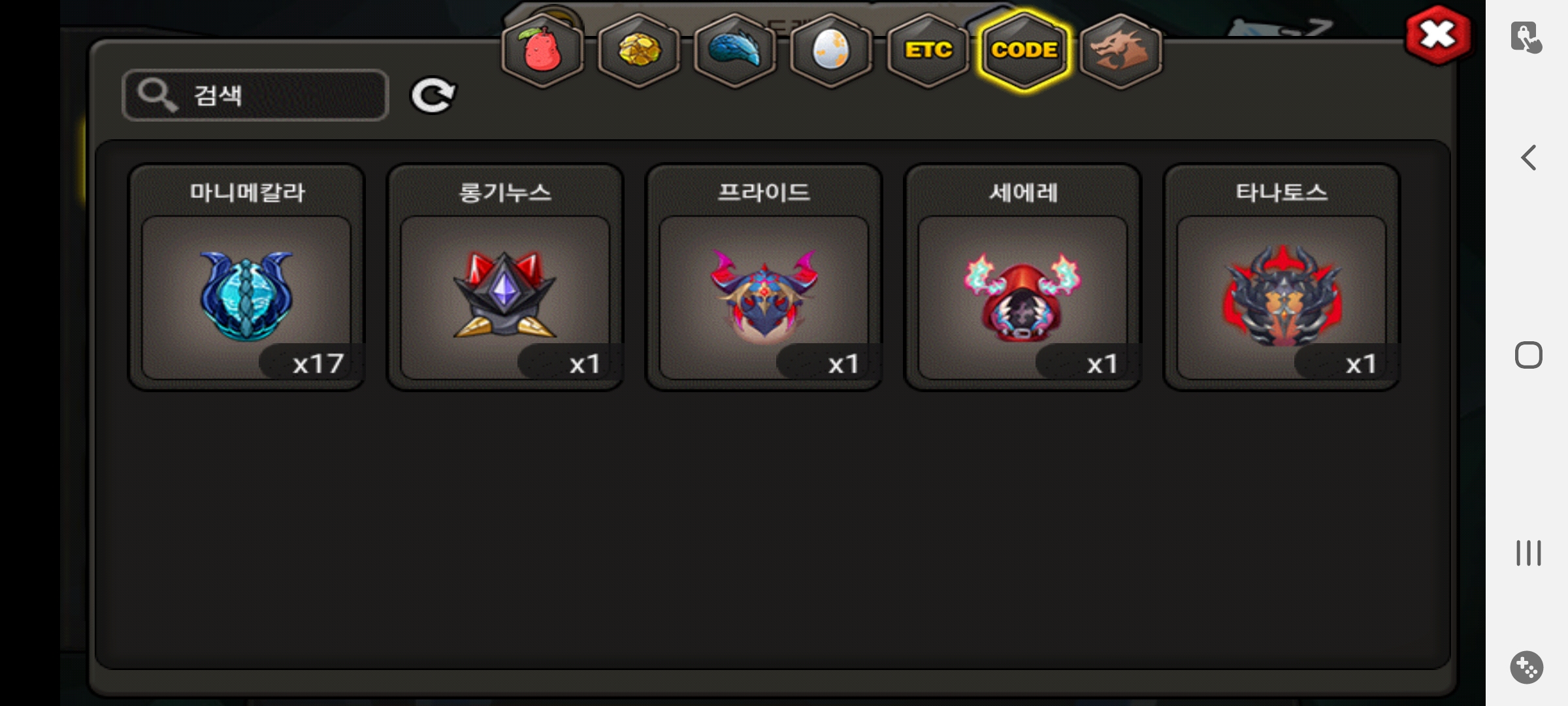Select the CODE tab

(x=1024, y=50)
